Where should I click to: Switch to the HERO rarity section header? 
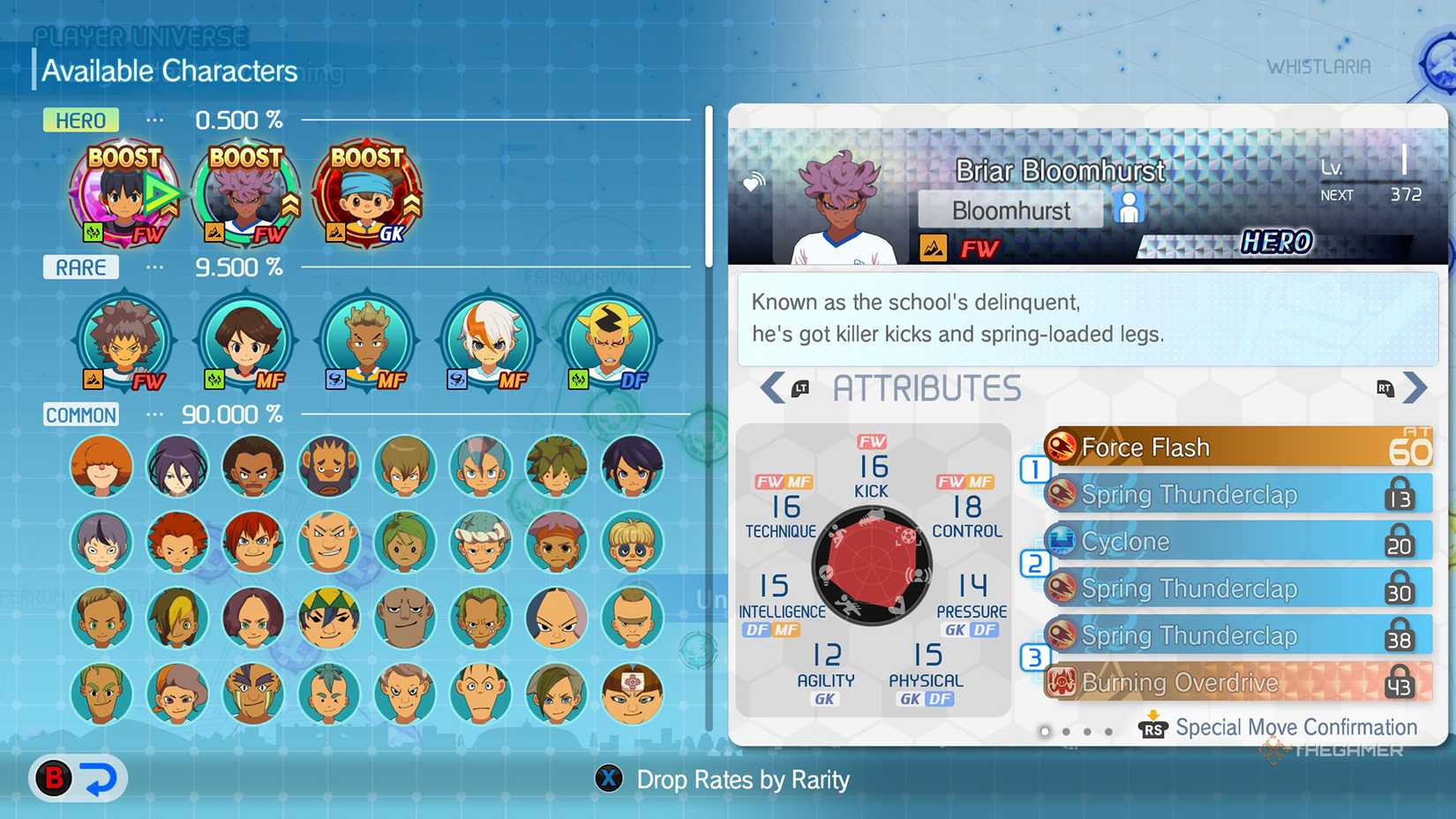(80, 120)
